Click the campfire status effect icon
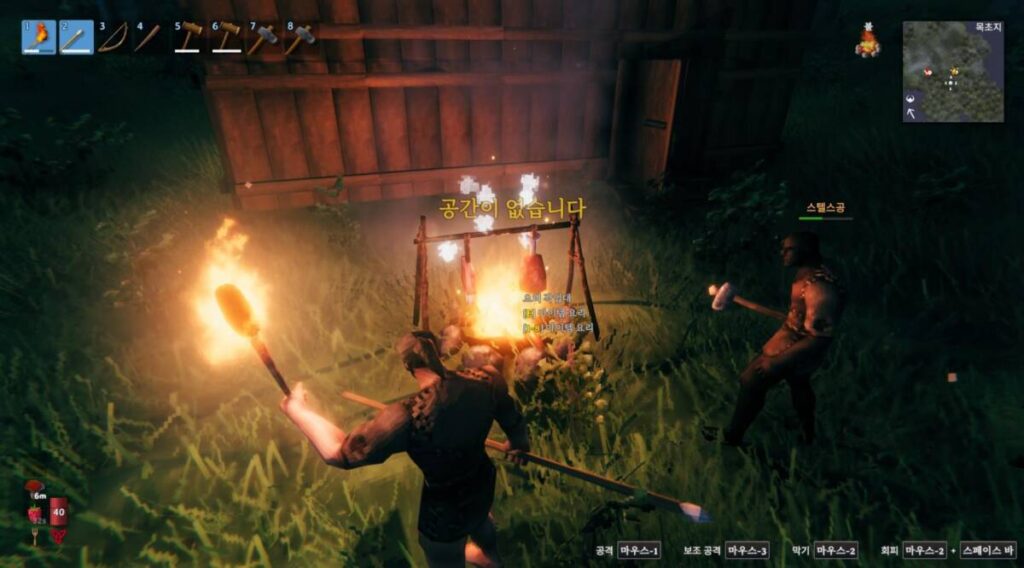Image resolution: width=1024 pixels, height=568 pixels. [x=867, y=44]
